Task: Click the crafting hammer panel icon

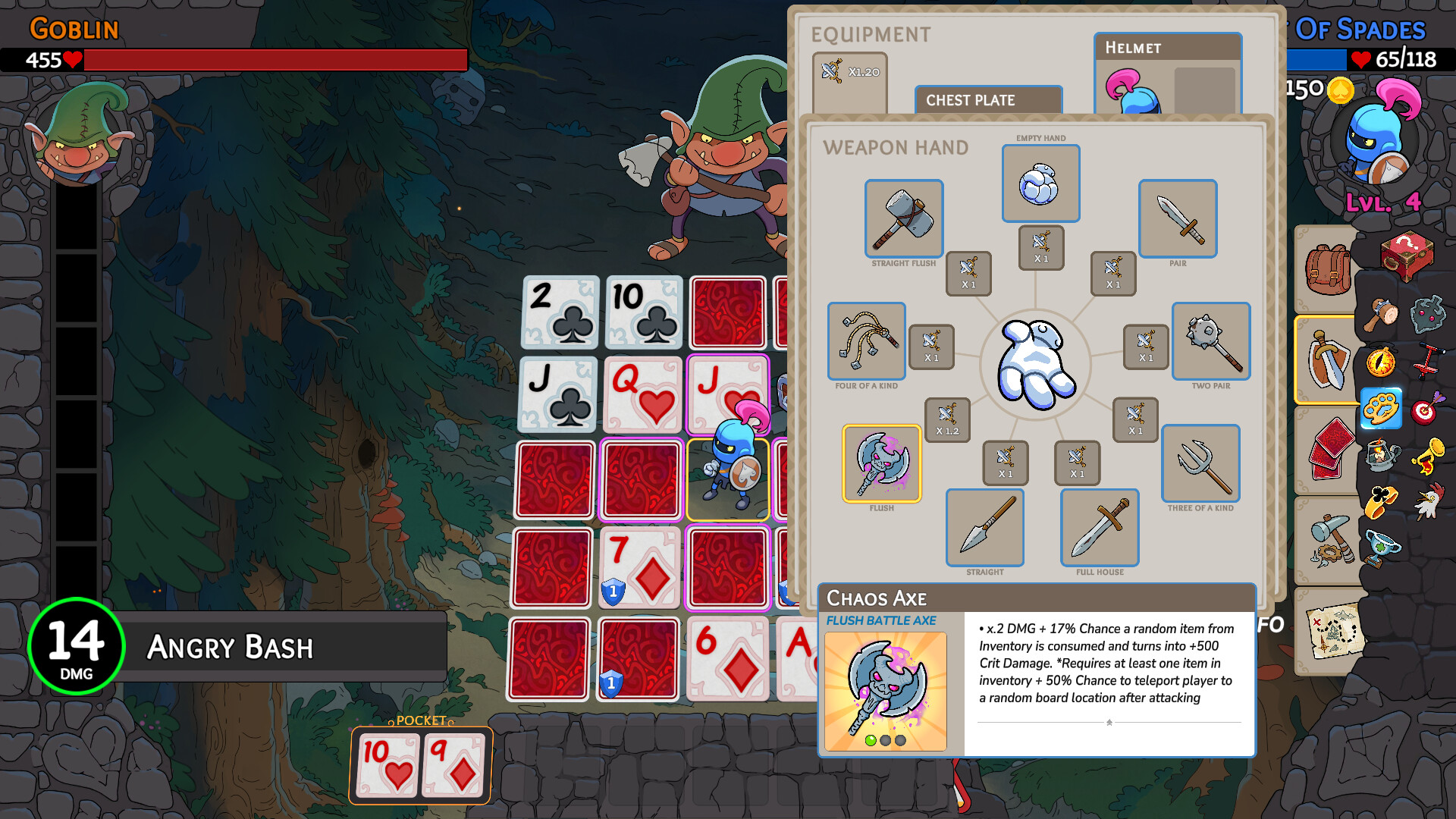Action: tap(1329, 540)
